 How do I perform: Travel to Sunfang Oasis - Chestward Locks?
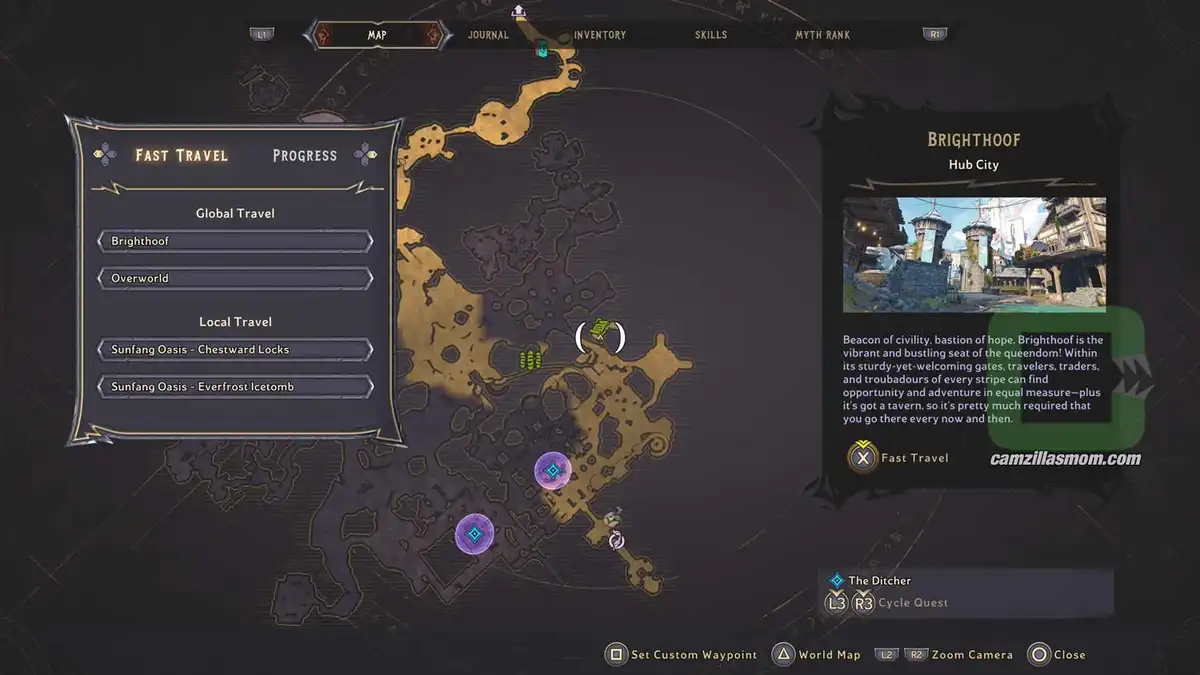click(235, 350)
